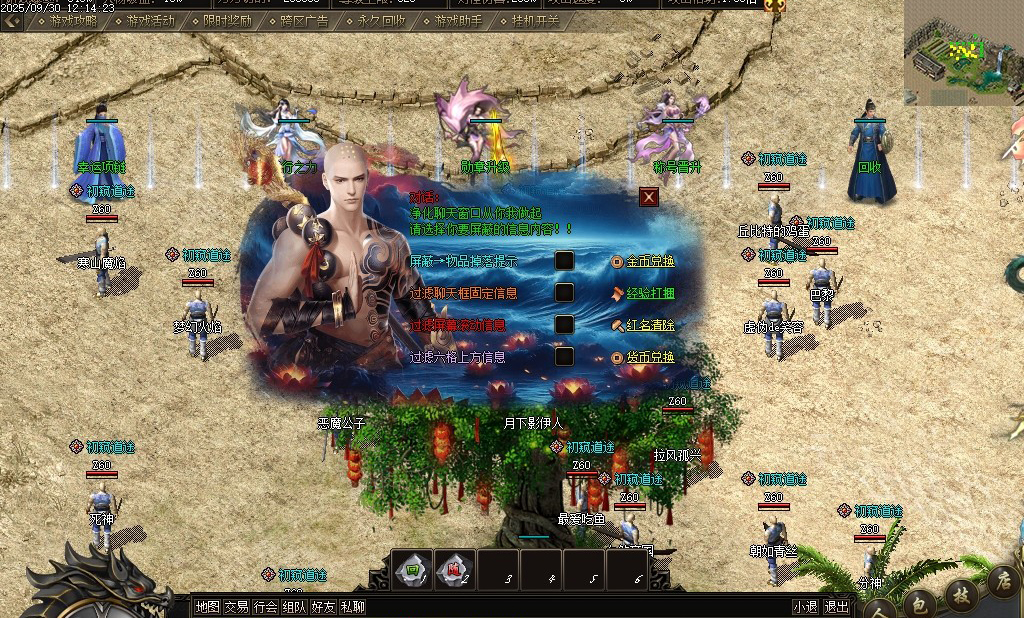Close the chat filter dialogue window
The width and height of the screenshot is (1024, 618).
[x=649, y=197]
